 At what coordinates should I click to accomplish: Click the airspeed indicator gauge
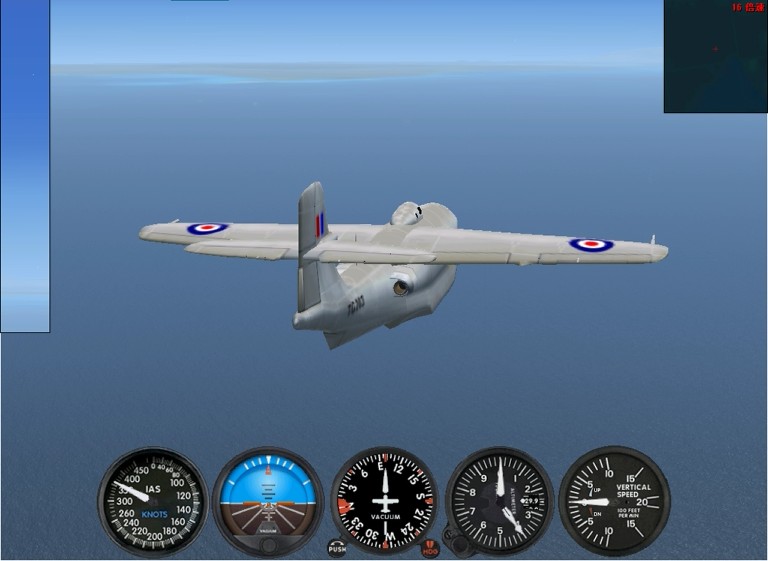point(151,500)
